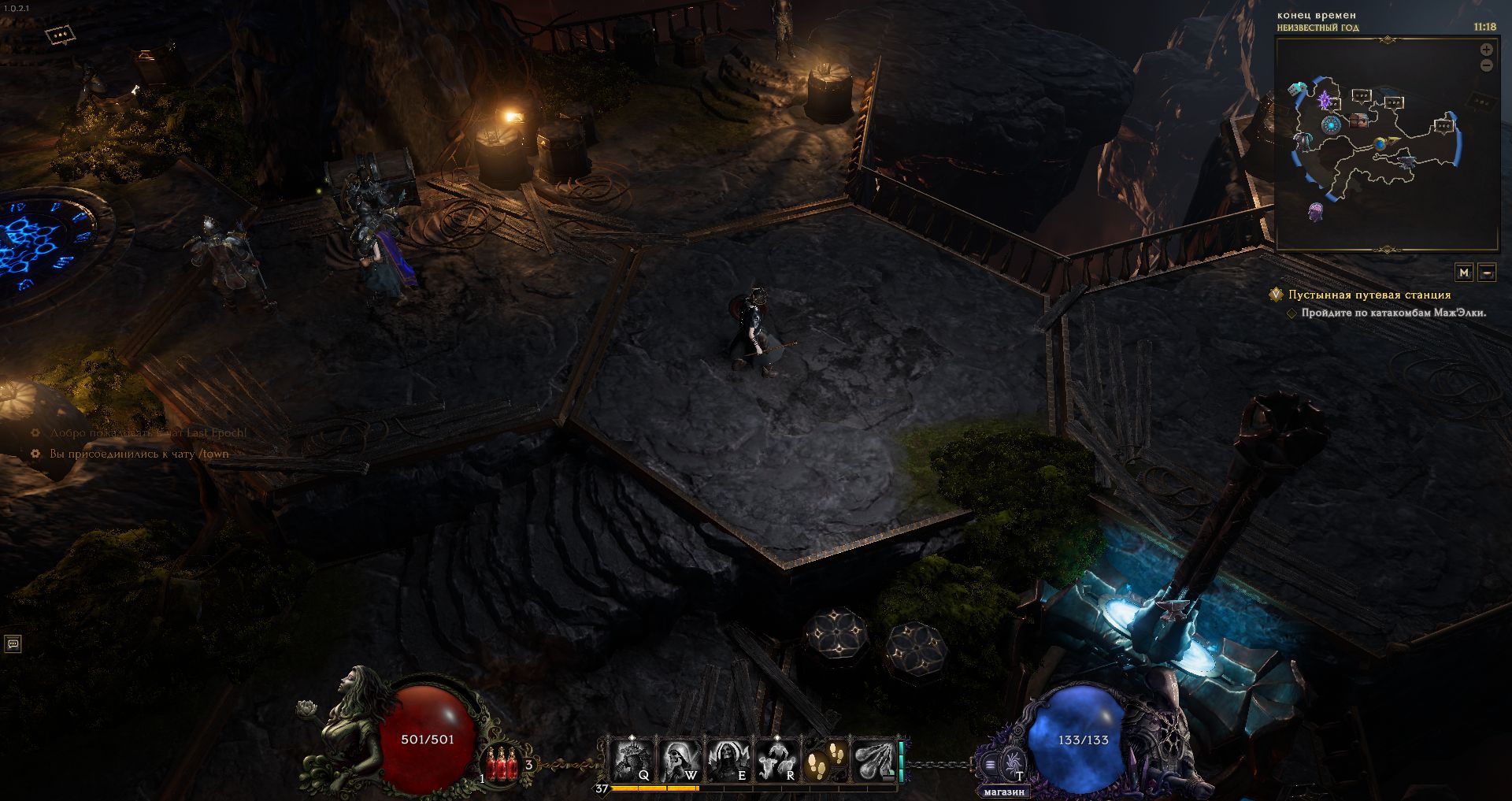The width and height of the screenshot is (1512, 801).
Task: Open the menu button beside the mana orb
Action: (990, 764)
